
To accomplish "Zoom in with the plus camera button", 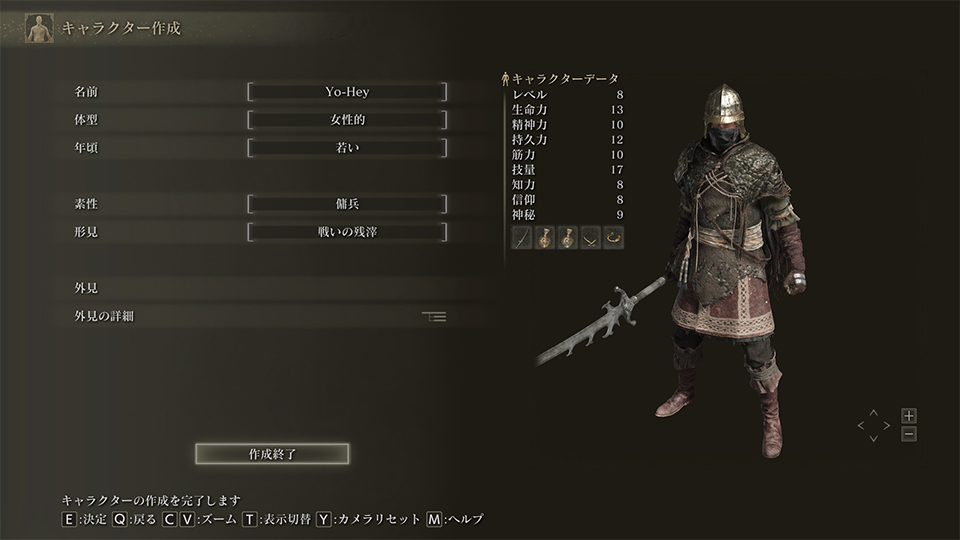I will (x=908, y=415).
